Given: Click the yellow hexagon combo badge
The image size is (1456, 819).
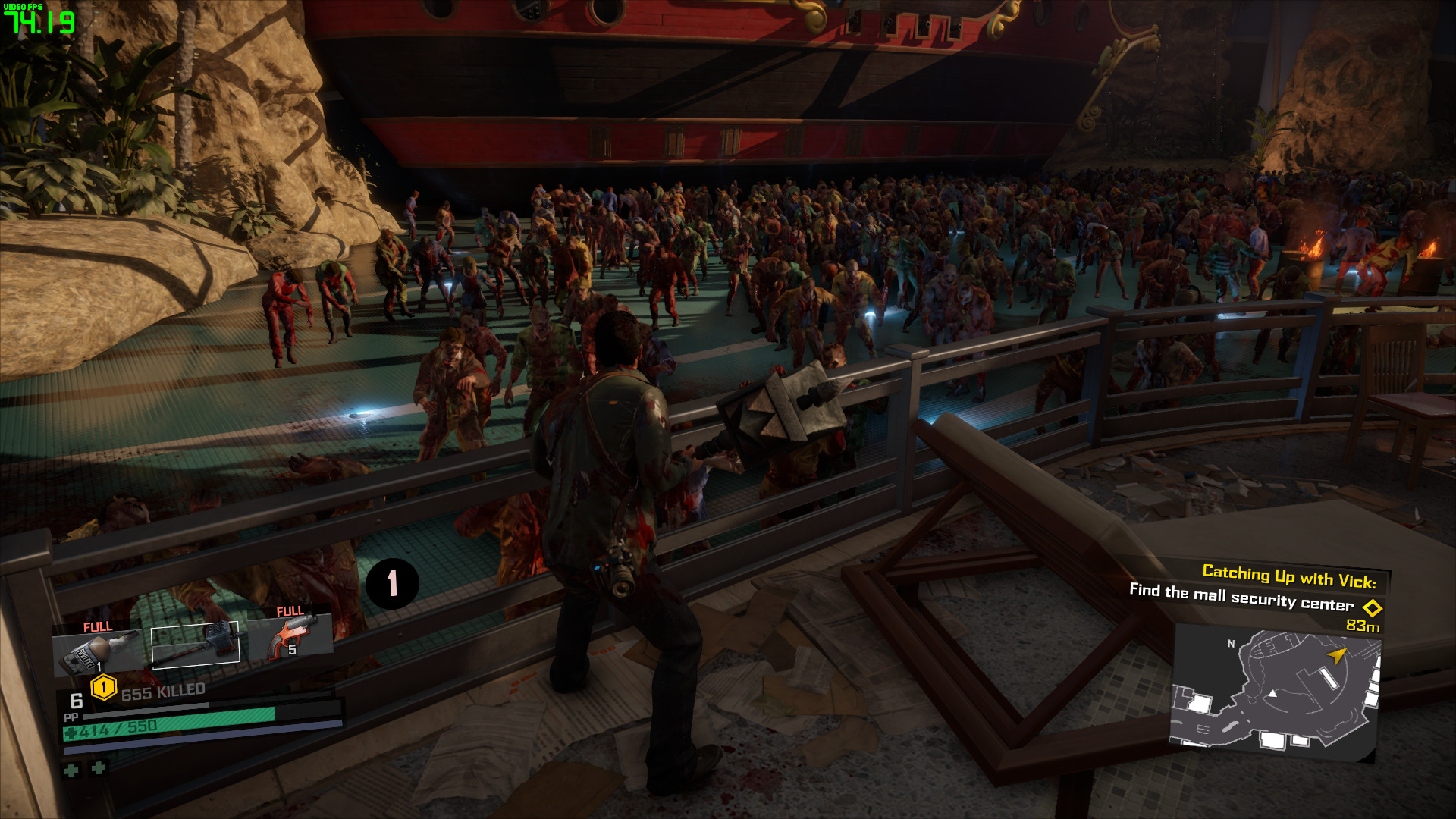Looking at the screenshot, I should (103, 688).
